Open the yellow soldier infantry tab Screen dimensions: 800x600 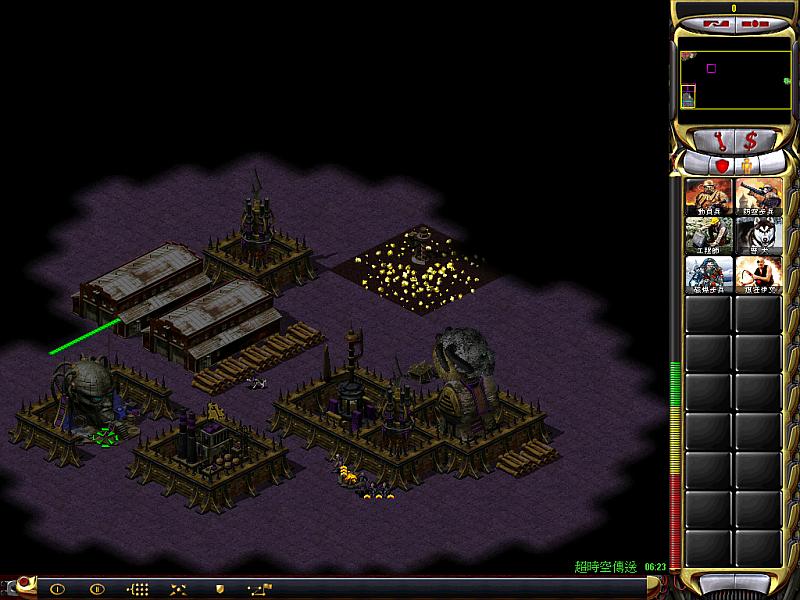(x=745, y=165)
